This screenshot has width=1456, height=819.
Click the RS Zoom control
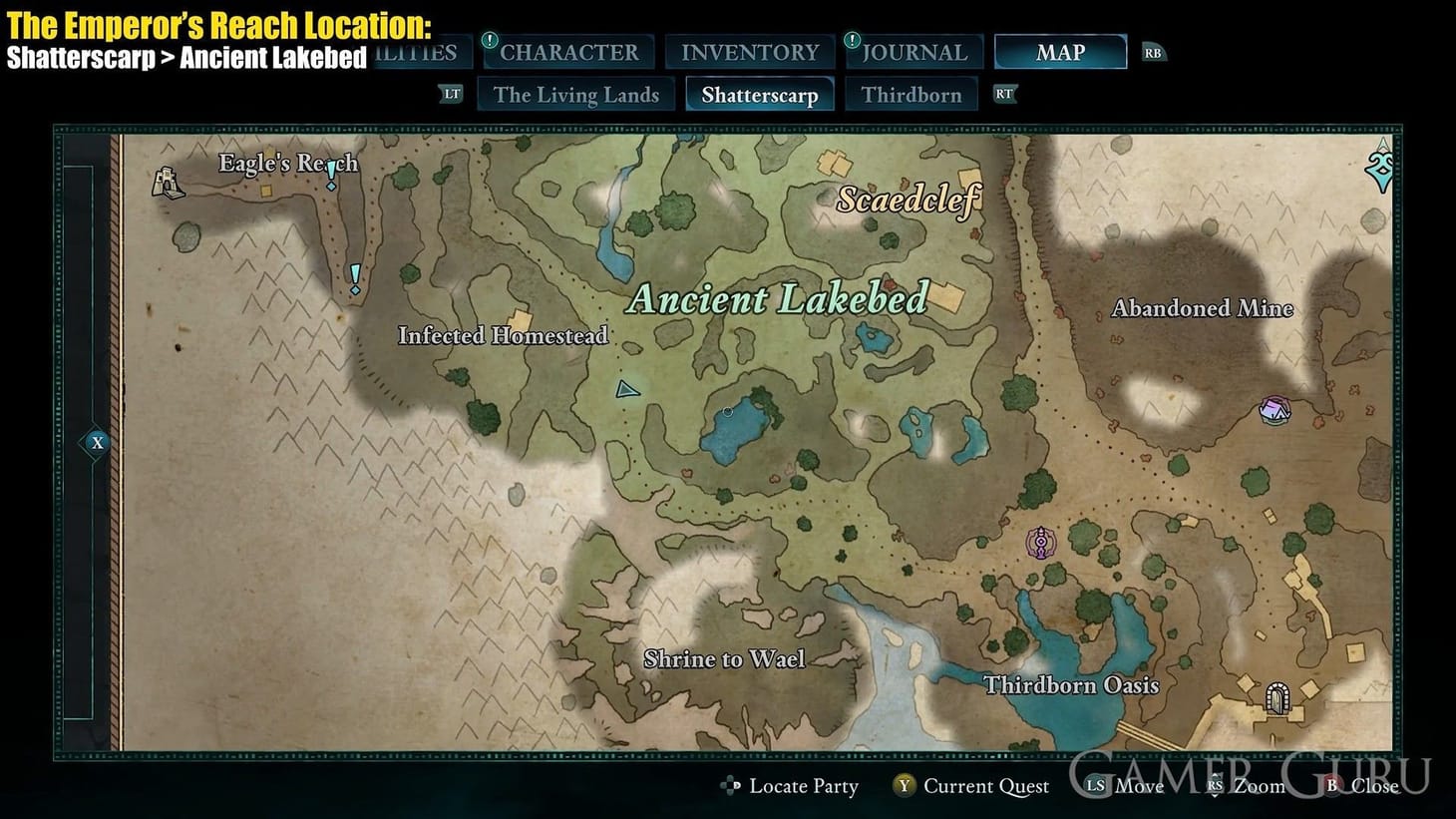click(1216, 787)
